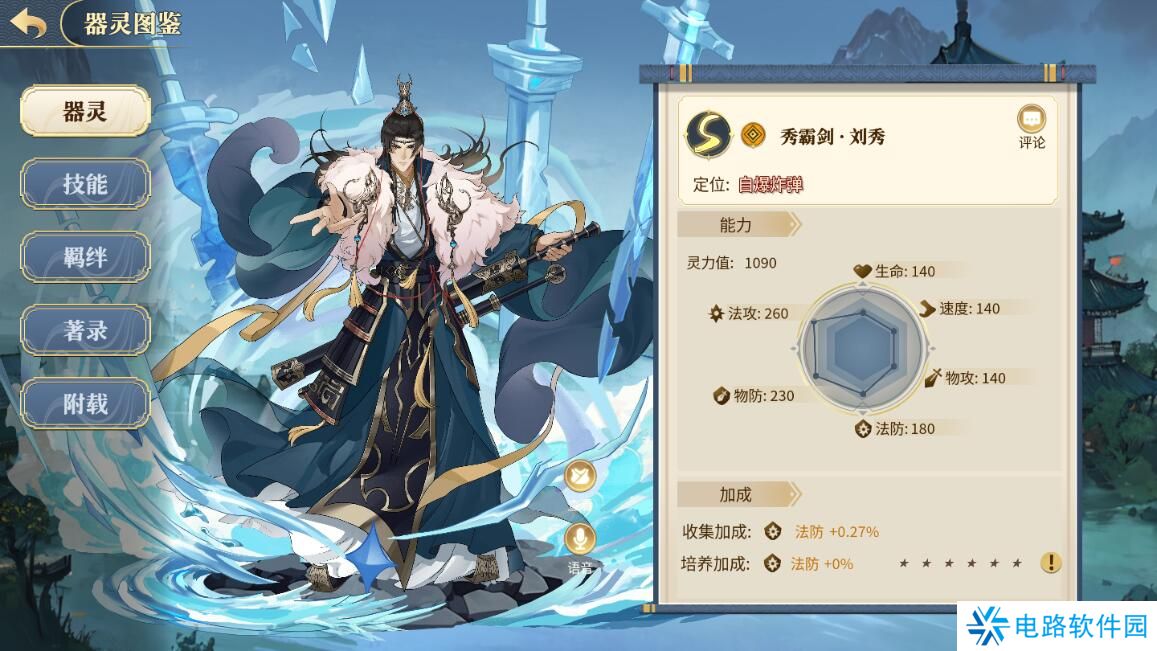Play the character 语音 voice line

[580, 542]
